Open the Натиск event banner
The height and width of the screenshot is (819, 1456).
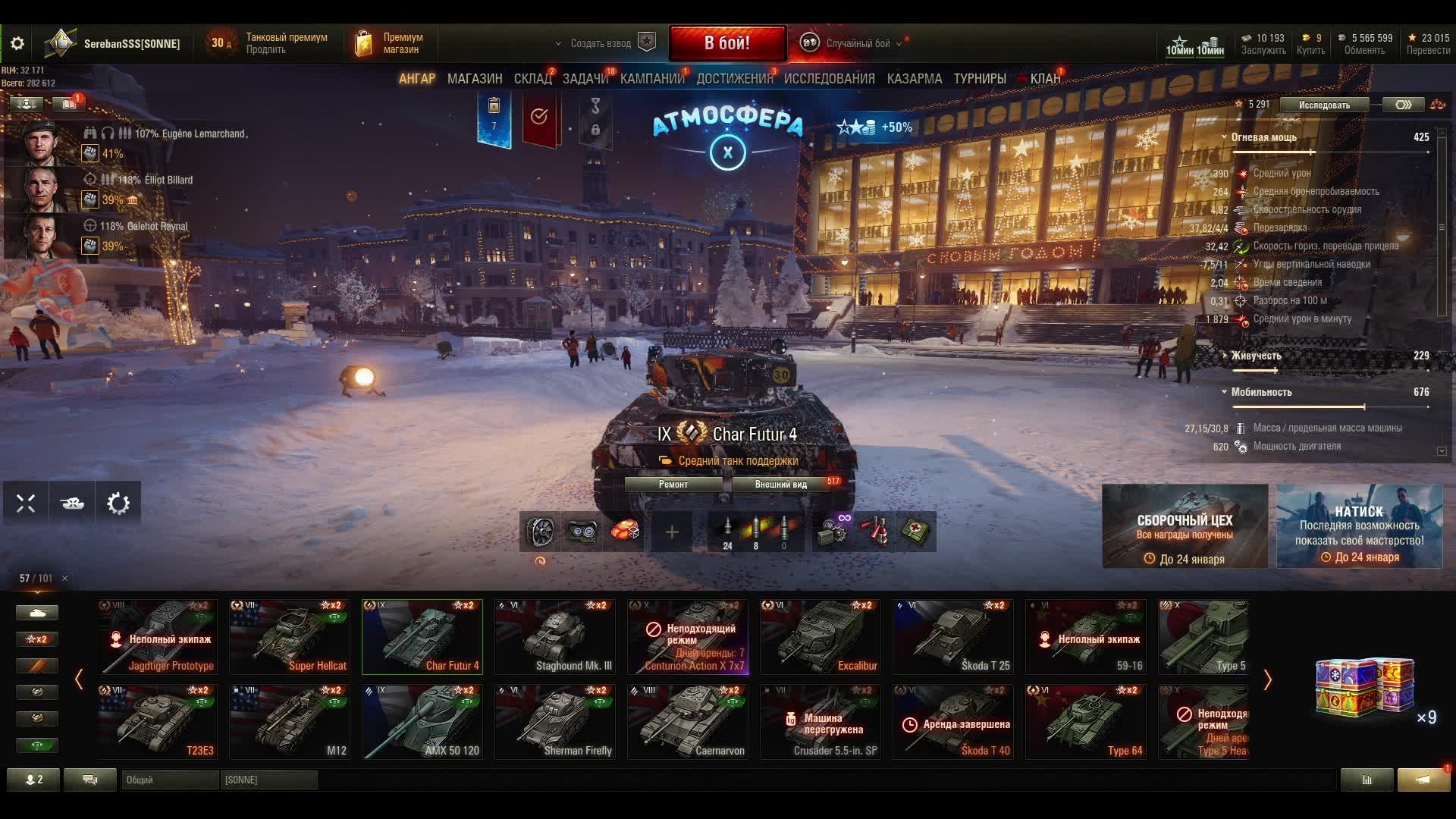tap(1359, 526)
